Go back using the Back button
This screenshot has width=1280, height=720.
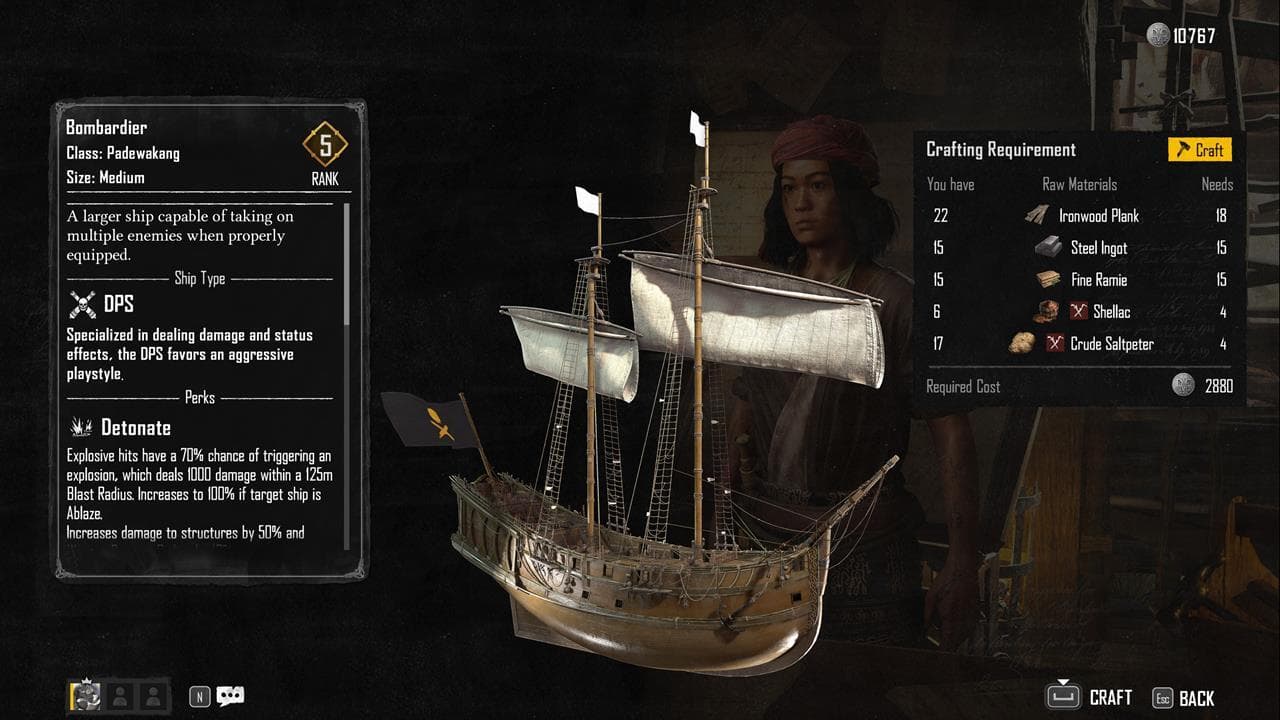[1184, 698]
